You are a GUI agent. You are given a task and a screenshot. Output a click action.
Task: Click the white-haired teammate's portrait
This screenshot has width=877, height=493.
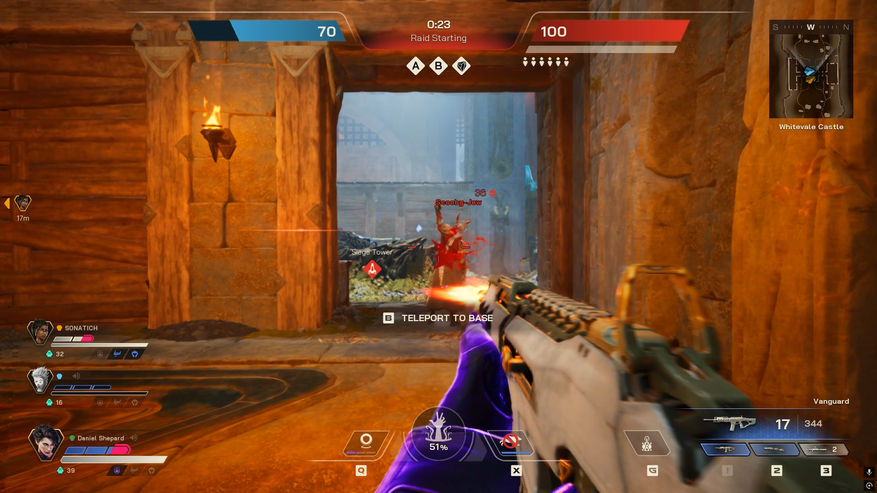coord(40,380)
